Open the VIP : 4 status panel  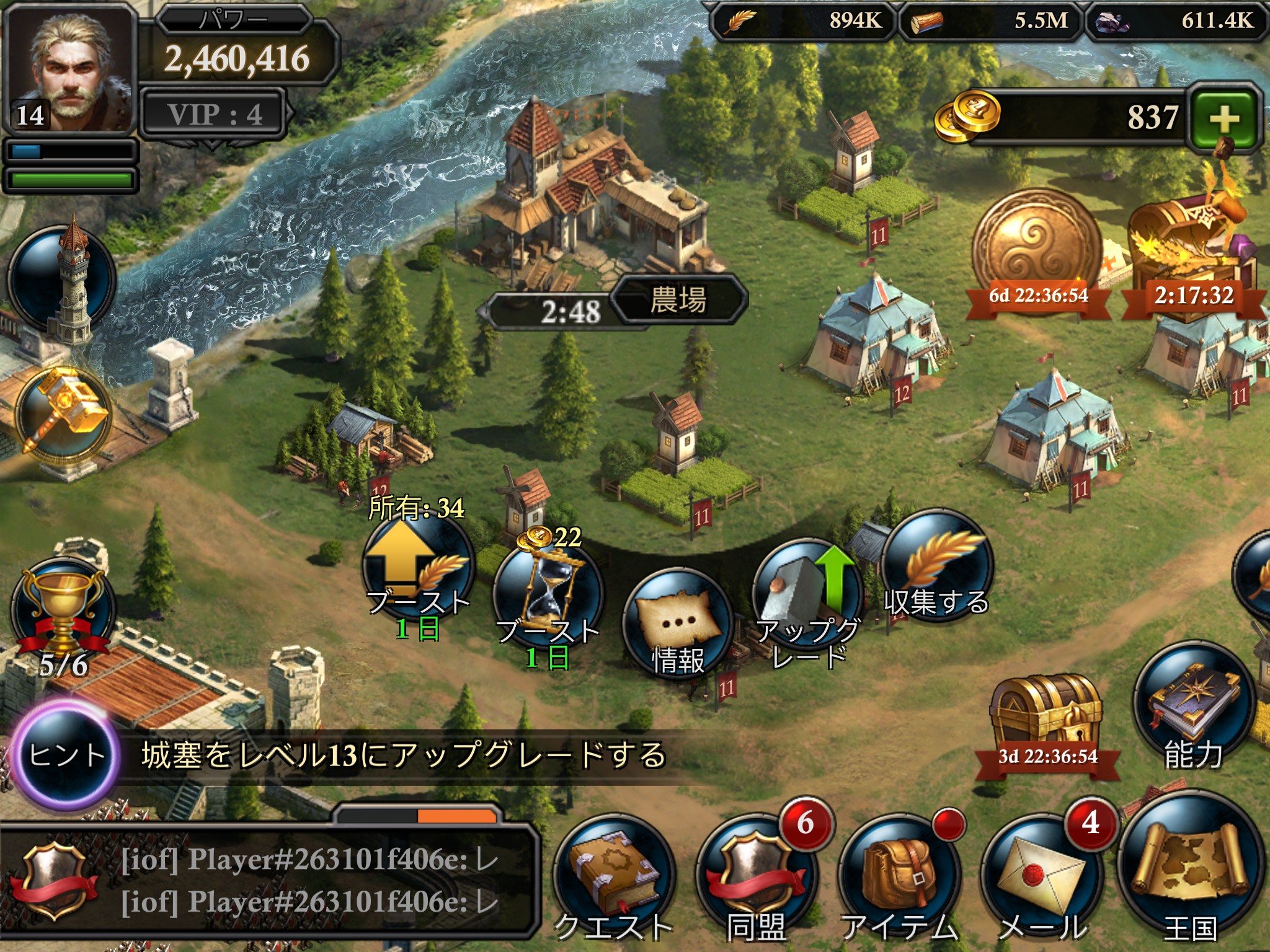214,114
